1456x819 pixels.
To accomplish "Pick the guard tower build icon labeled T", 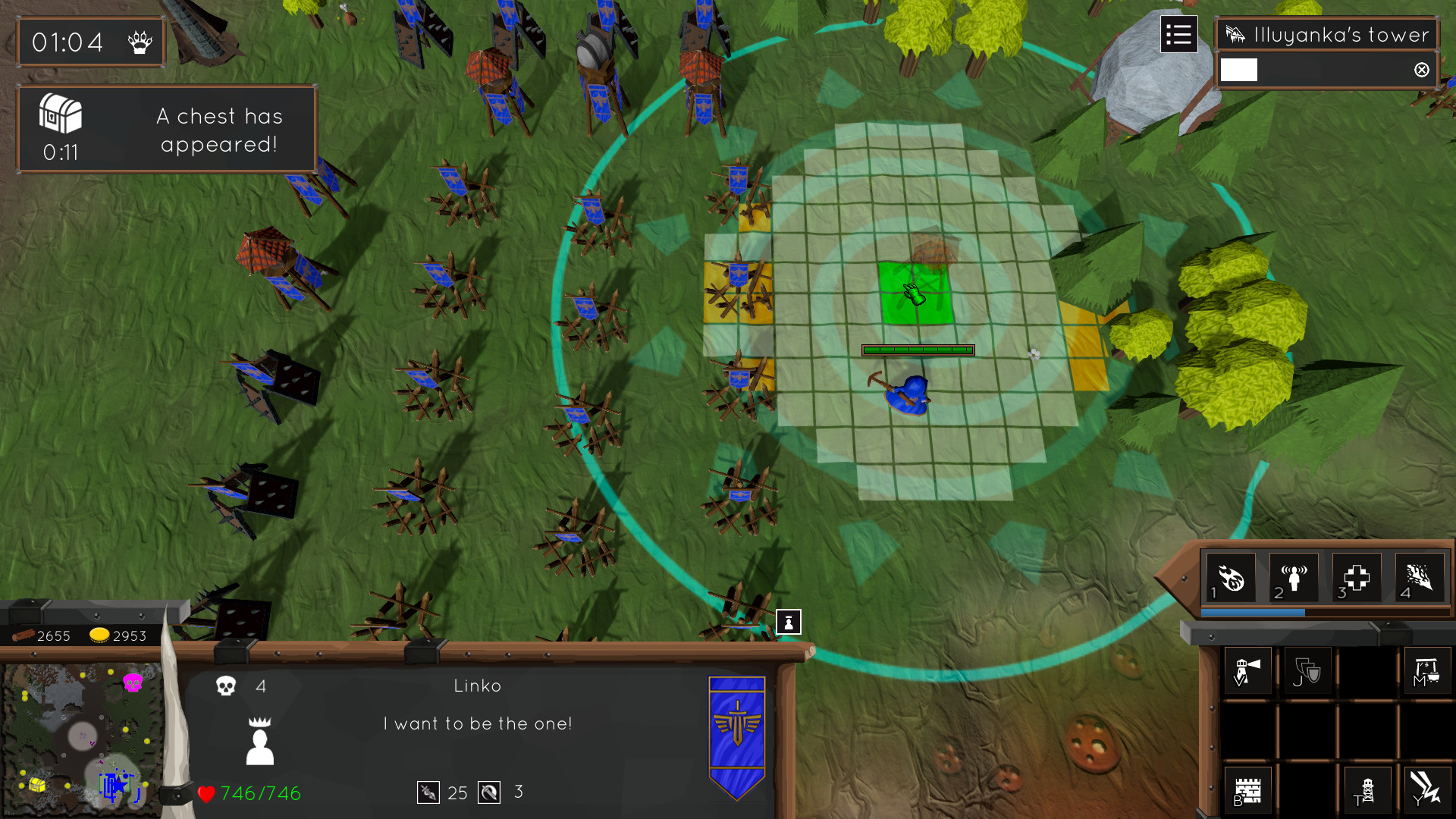I will pos(1367,790).
